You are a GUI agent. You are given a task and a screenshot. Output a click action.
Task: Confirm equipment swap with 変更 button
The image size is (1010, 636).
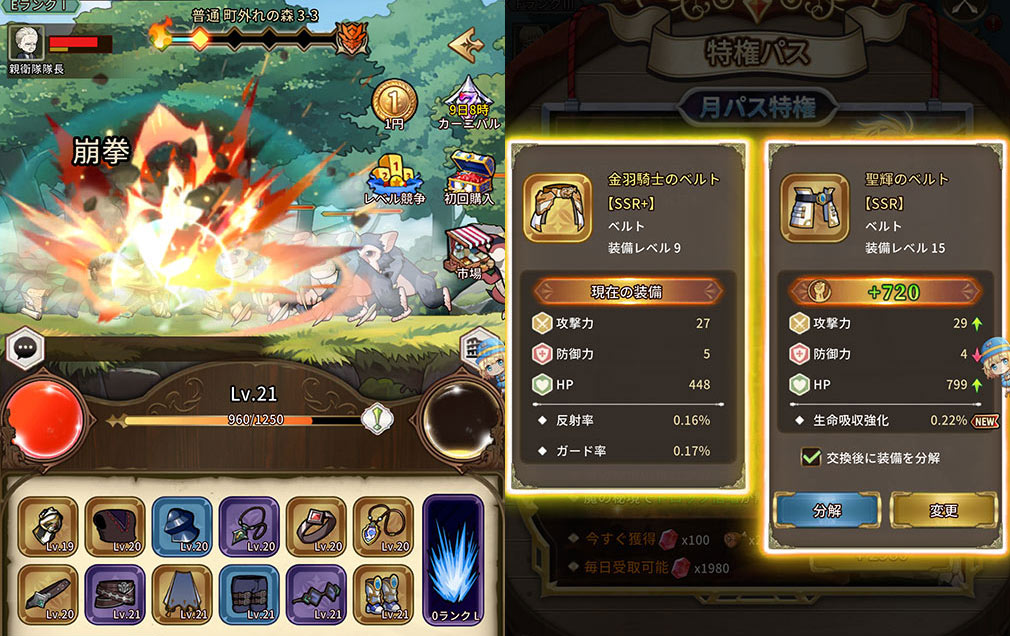click(x=943, y=510)
